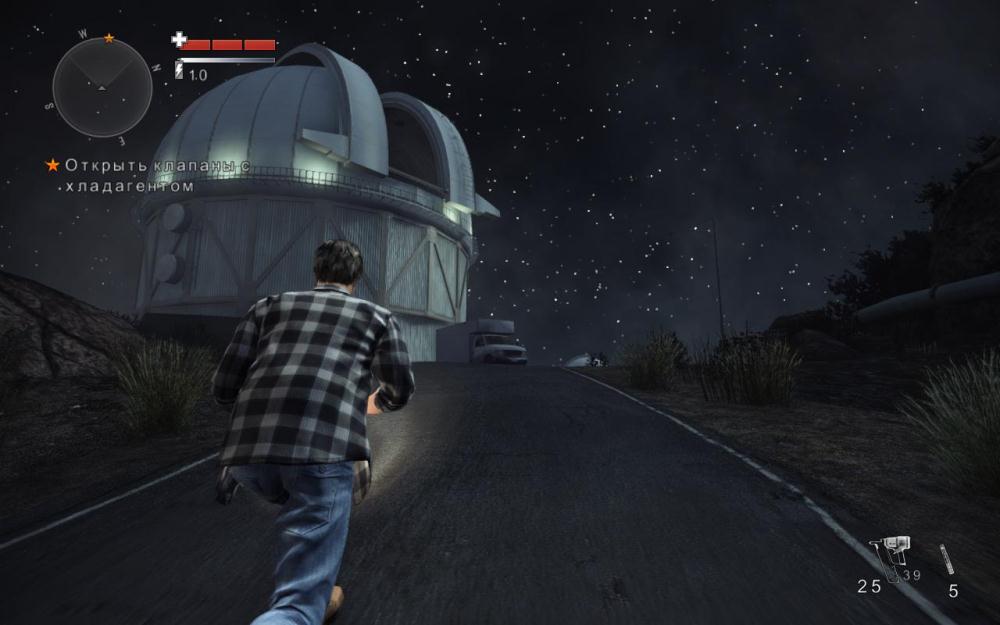Viewport: 1000px width, 625px height.
Task: Click the orange star beside the objective
Action: click(53, 164)
